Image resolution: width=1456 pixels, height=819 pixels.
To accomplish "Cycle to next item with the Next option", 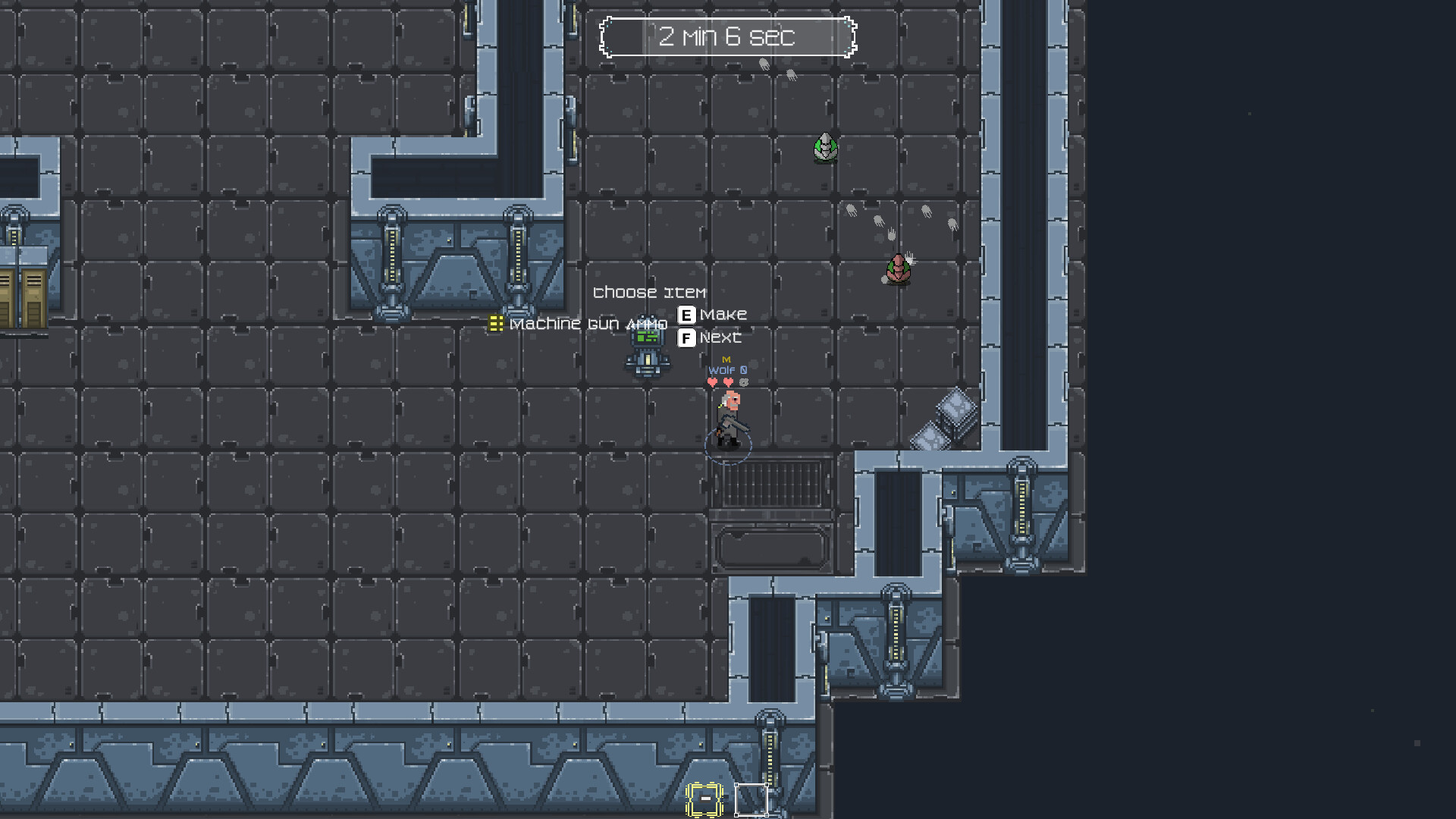I will [720, 337].
